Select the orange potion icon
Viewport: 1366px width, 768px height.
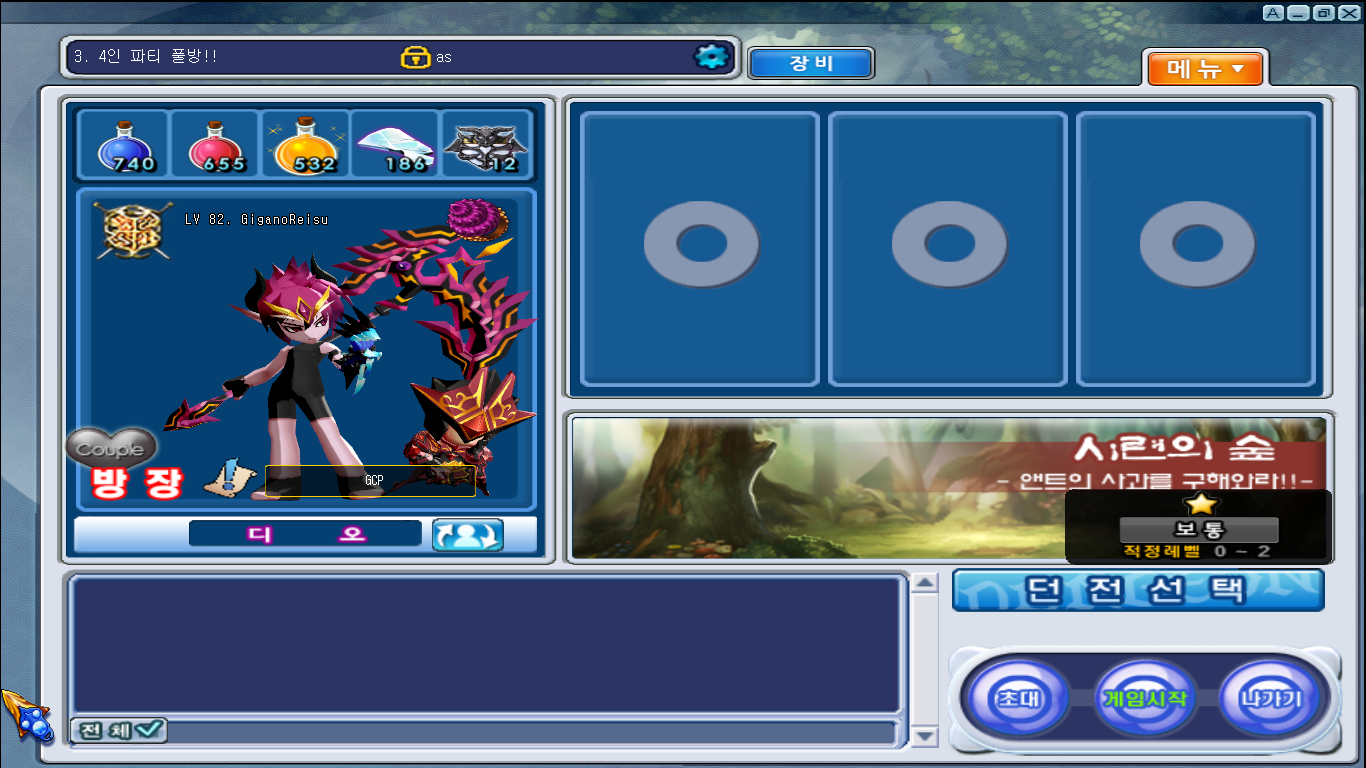point(303,145)
